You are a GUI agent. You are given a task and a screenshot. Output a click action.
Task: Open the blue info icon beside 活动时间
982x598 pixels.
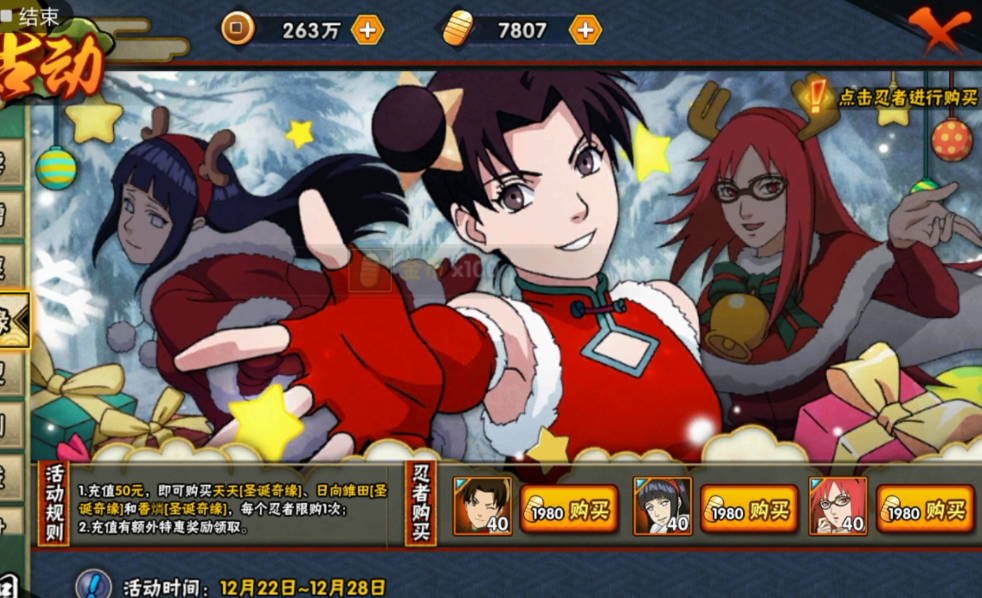pyautogui.click(x=93, y=585)
